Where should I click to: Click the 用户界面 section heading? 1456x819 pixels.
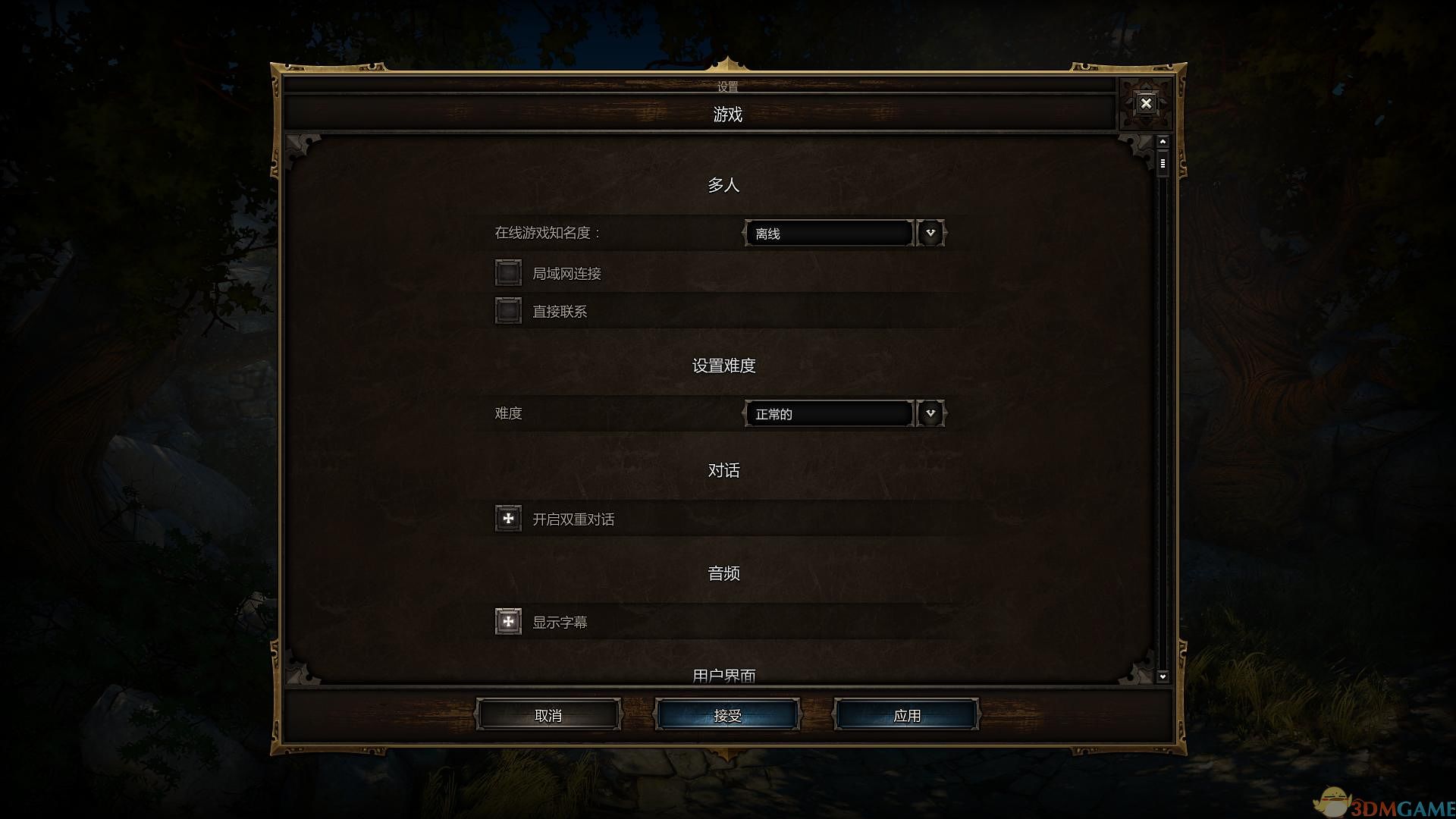(x=725, y=673)
